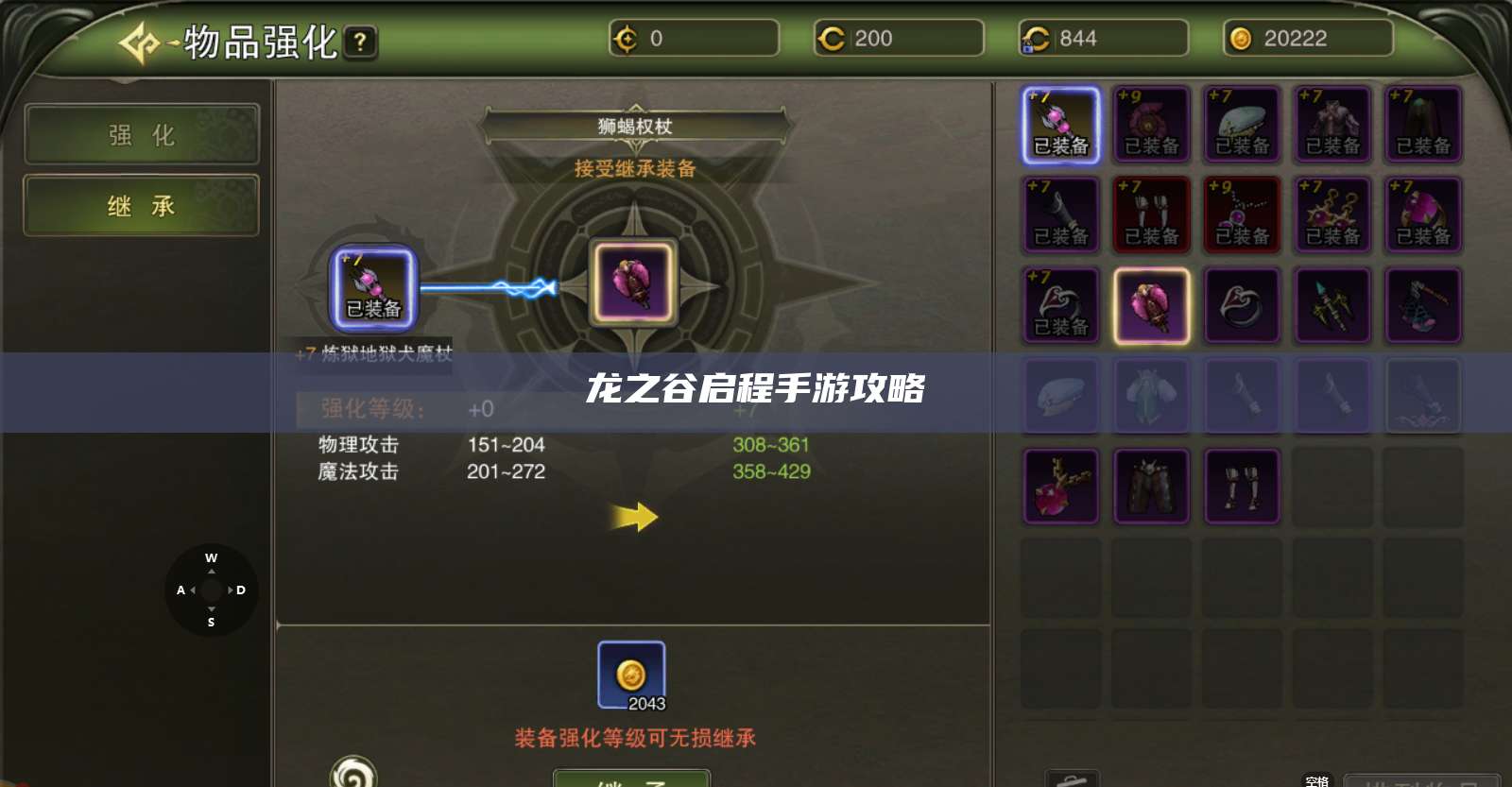Screen dimensions: 1512x787
Task: Click the gold coin cost icon showing 2043
Action: click(x=631, y=671)
